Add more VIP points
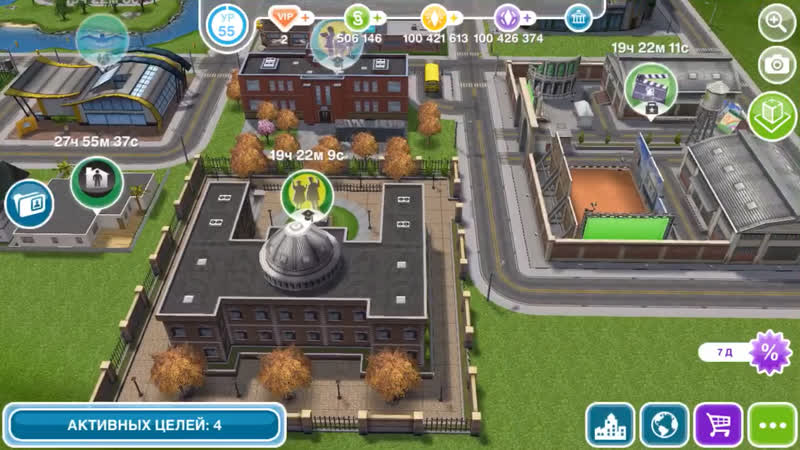800x450 pixels. coord(305,17)
